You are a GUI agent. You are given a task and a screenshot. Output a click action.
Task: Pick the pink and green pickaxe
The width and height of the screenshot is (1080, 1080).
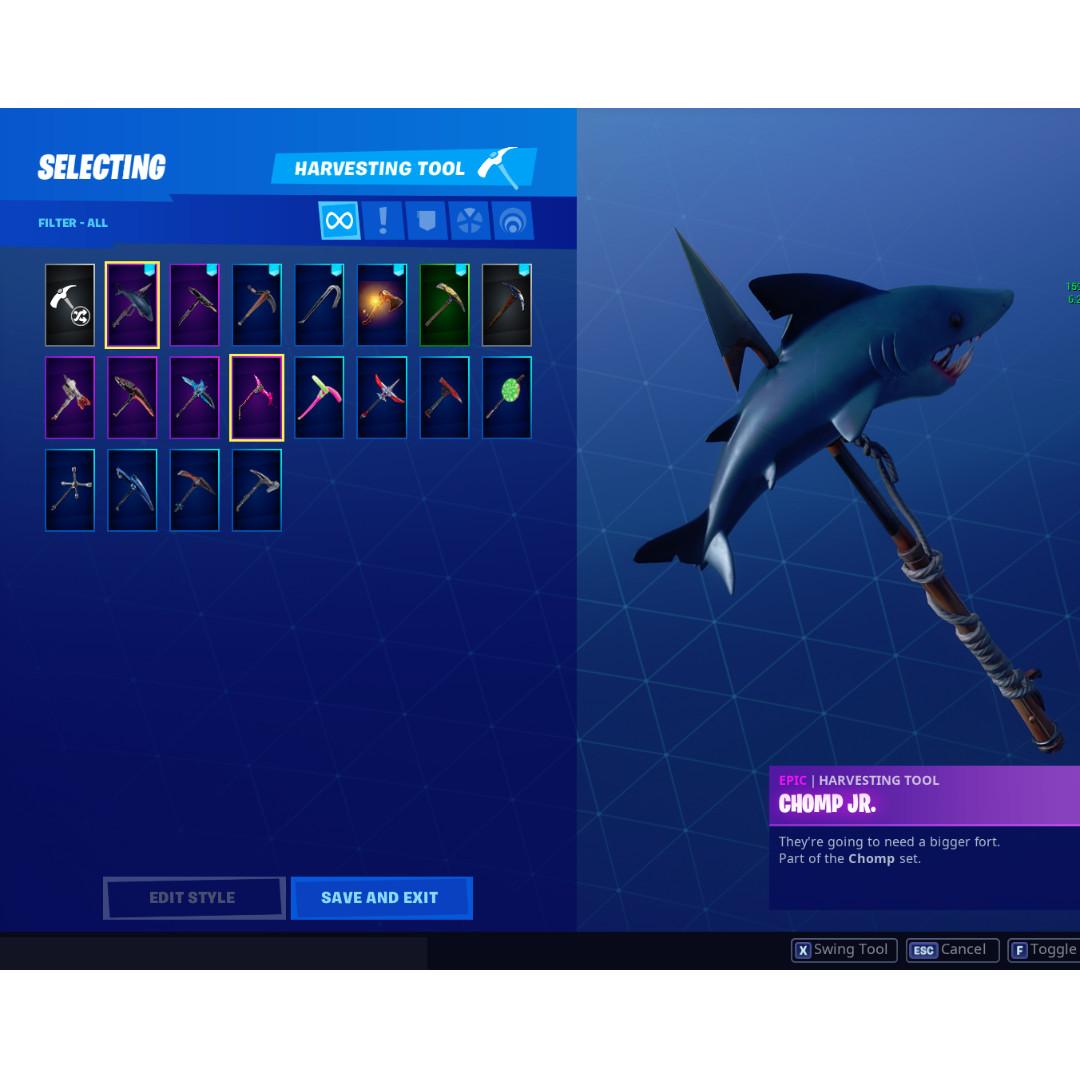[319, 397]
